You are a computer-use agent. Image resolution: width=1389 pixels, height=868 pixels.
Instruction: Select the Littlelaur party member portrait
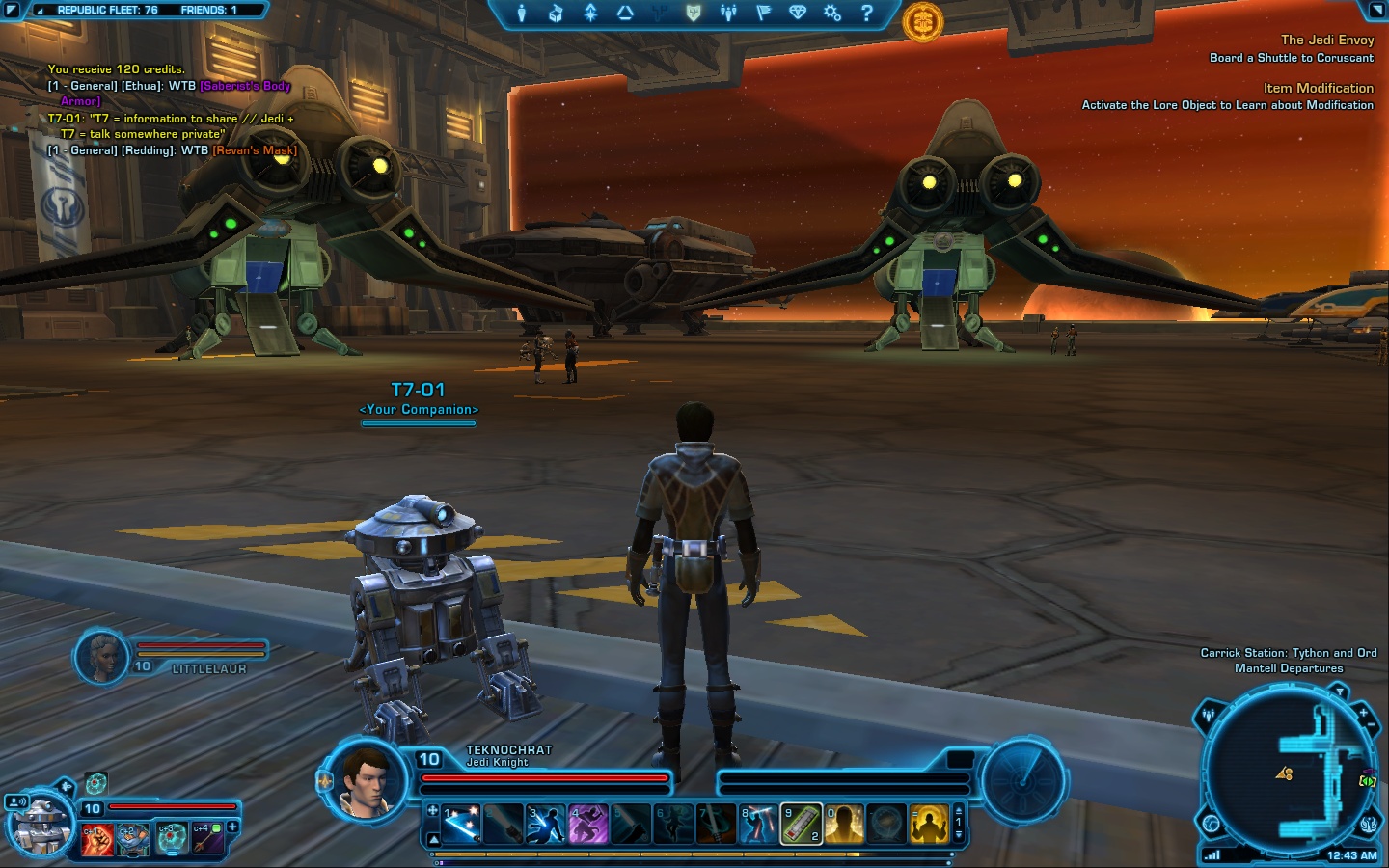tap(101, 658)
